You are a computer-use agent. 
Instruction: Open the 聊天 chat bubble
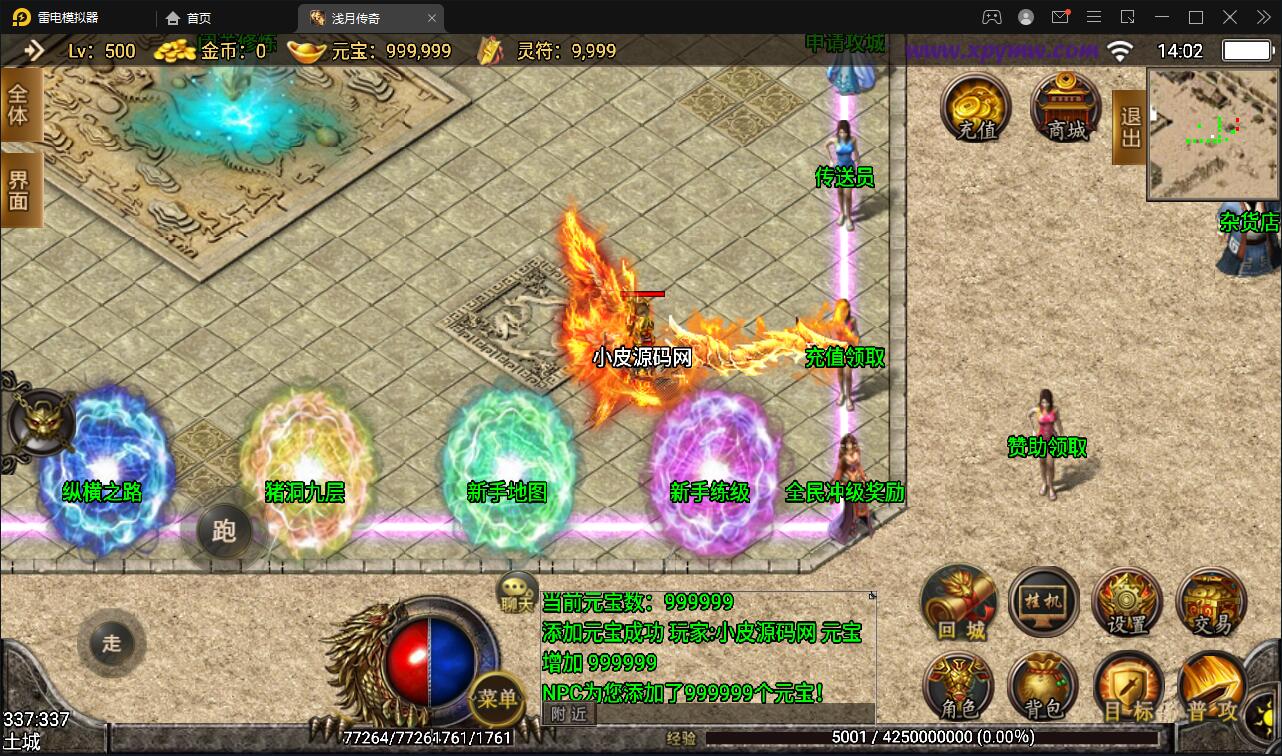tap(517, 592)
